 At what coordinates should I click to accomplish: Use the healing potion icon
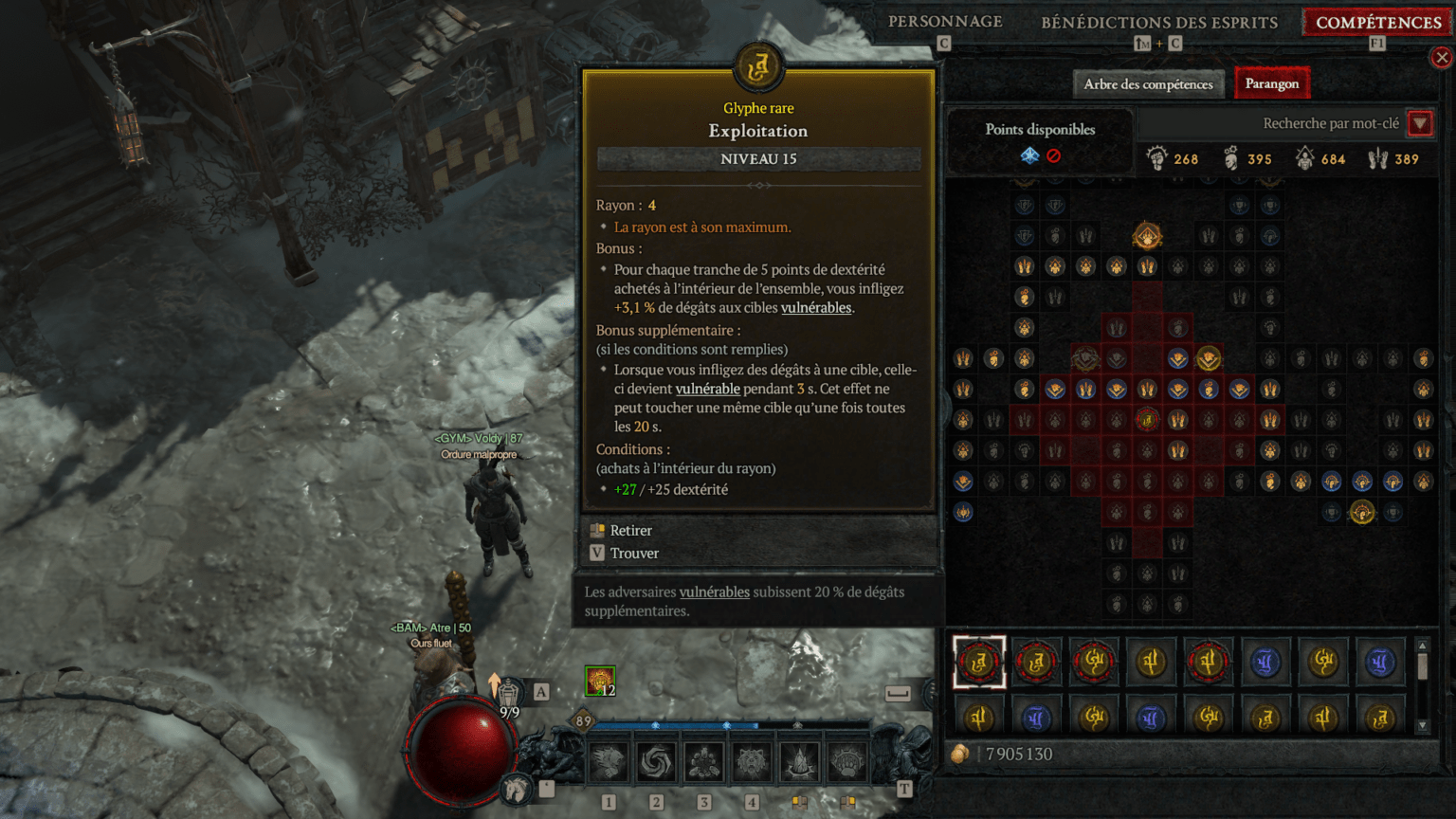click(x=509, y=693)
